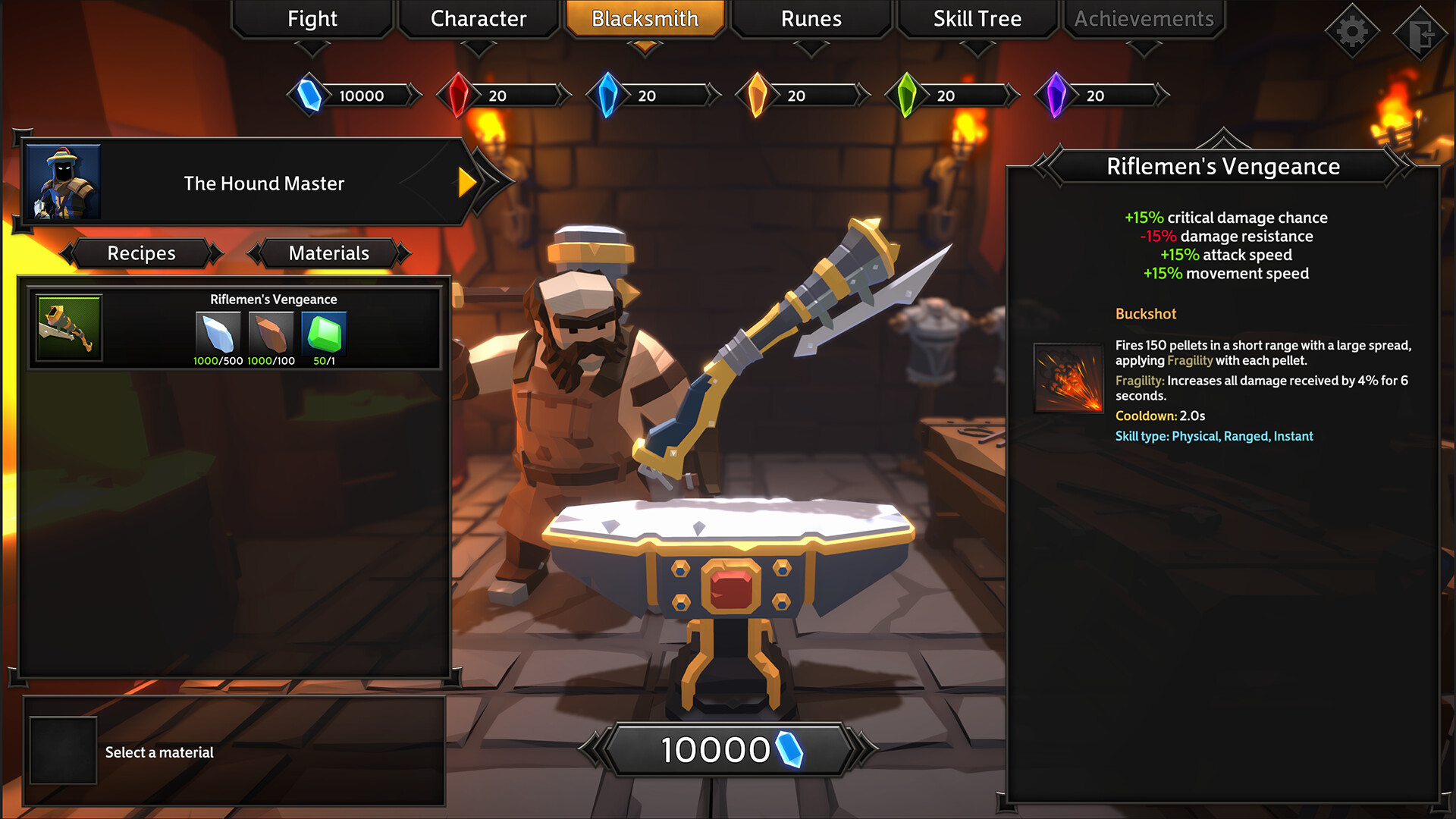Select the Riflemen's Vengeance recipe
The image size is (1456, 819).
(x=235, y=328)
